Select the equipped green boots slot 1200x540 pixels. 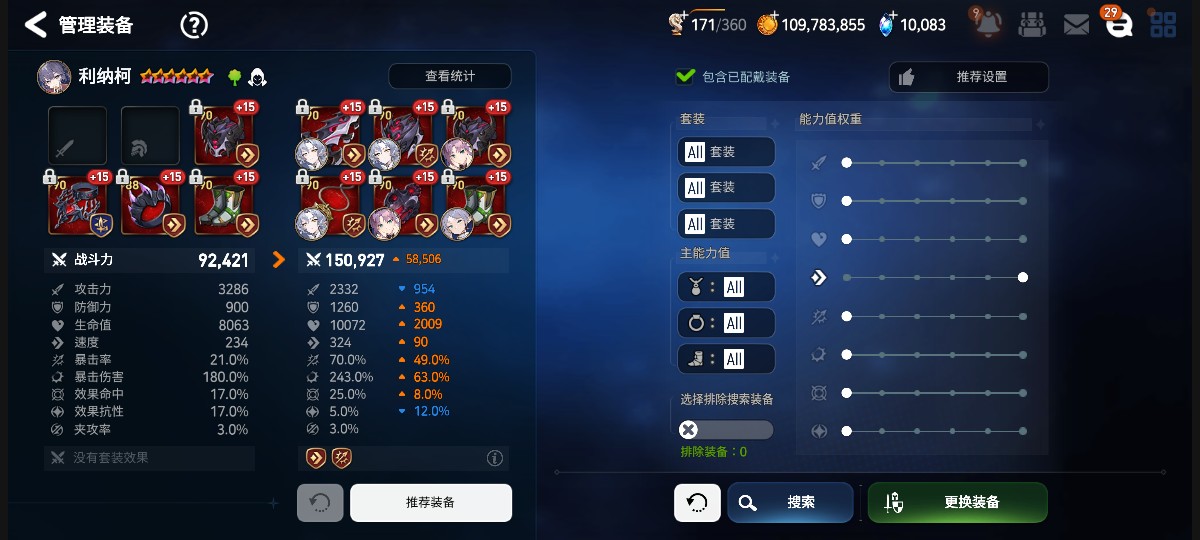[x=223, y=204]
